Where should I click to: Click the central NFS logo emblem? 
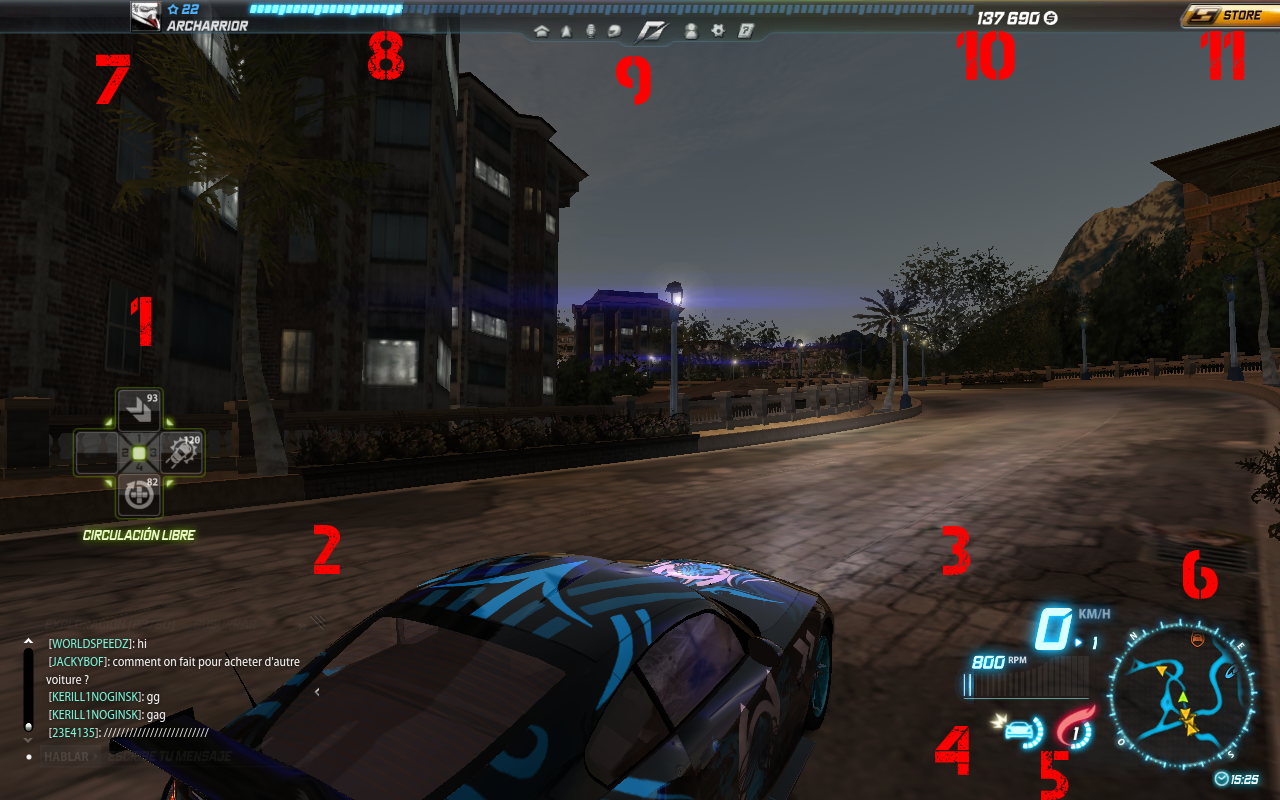652,31
